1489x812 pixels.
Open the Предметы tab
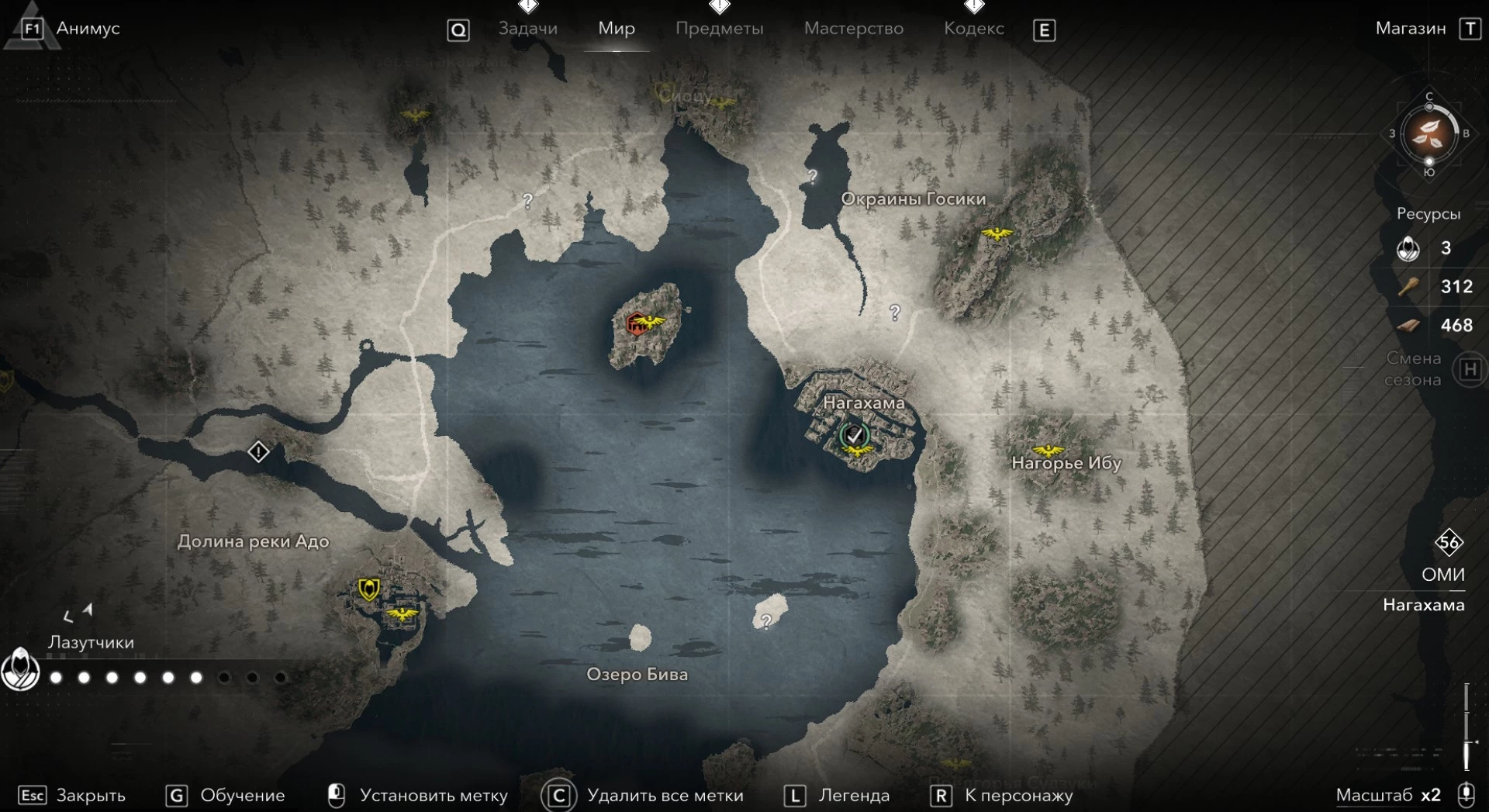tap(719, 29)
